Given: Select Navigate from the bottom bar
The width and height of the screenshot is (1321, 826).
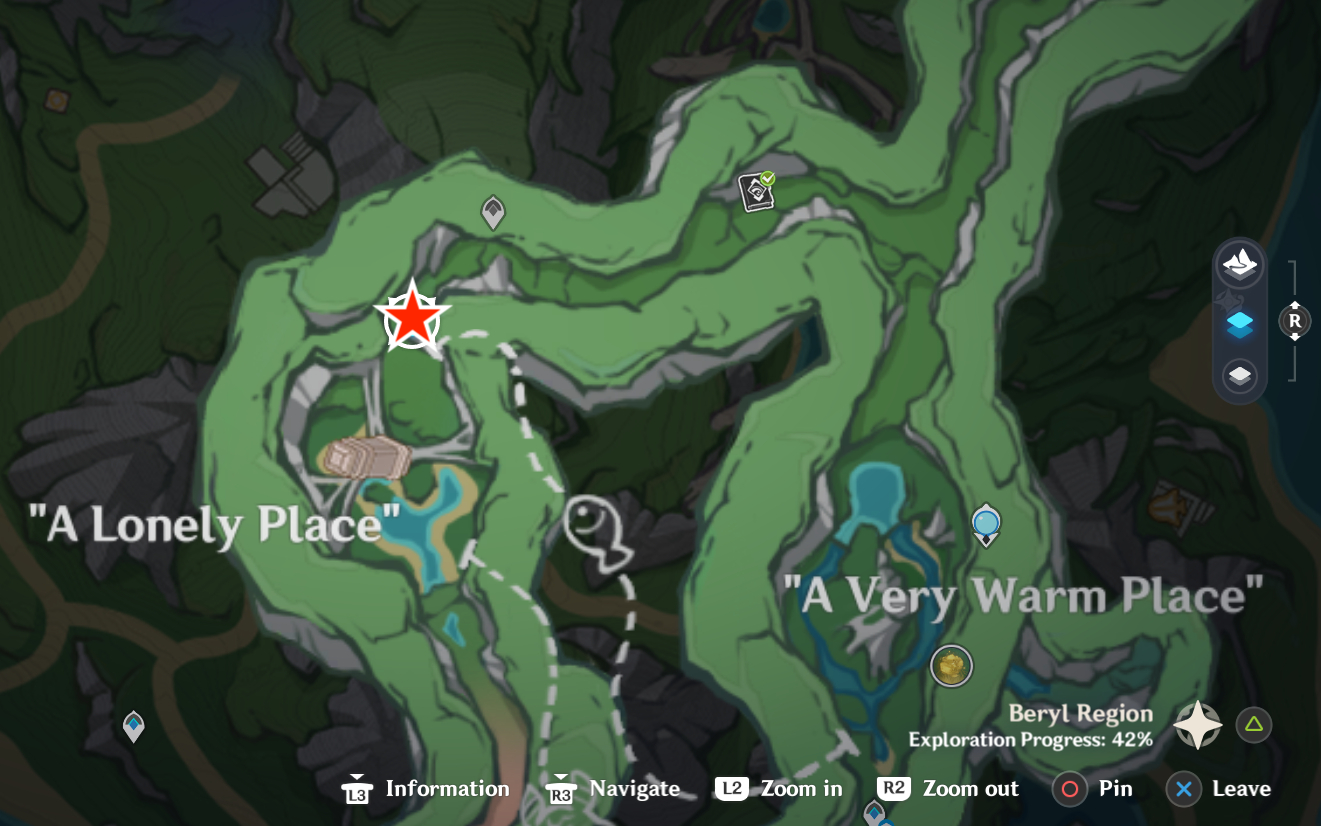Looking at the screenshot, I should [x=612, y=788].
